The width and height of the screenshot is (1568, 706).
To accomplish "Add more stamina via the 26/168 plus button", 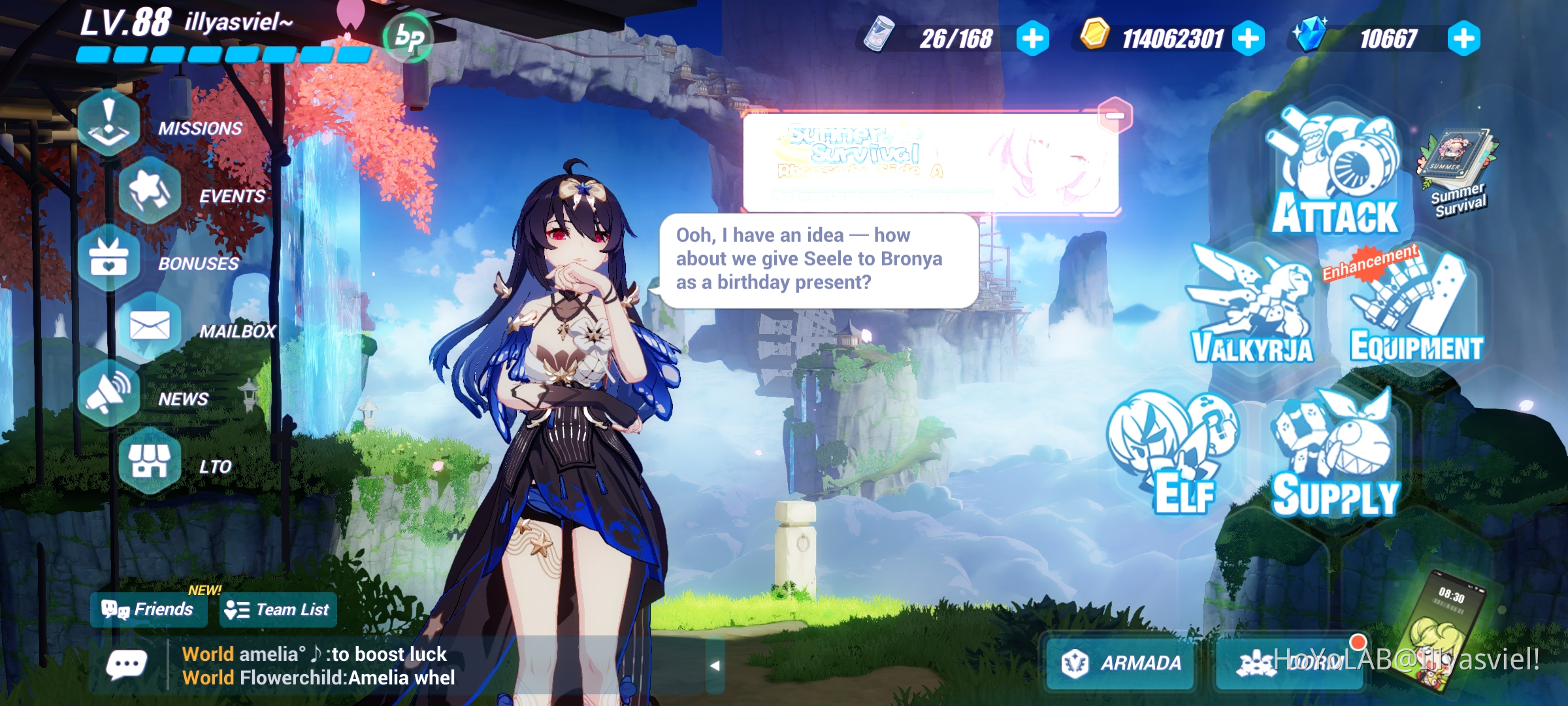I will coord(1031,39).
